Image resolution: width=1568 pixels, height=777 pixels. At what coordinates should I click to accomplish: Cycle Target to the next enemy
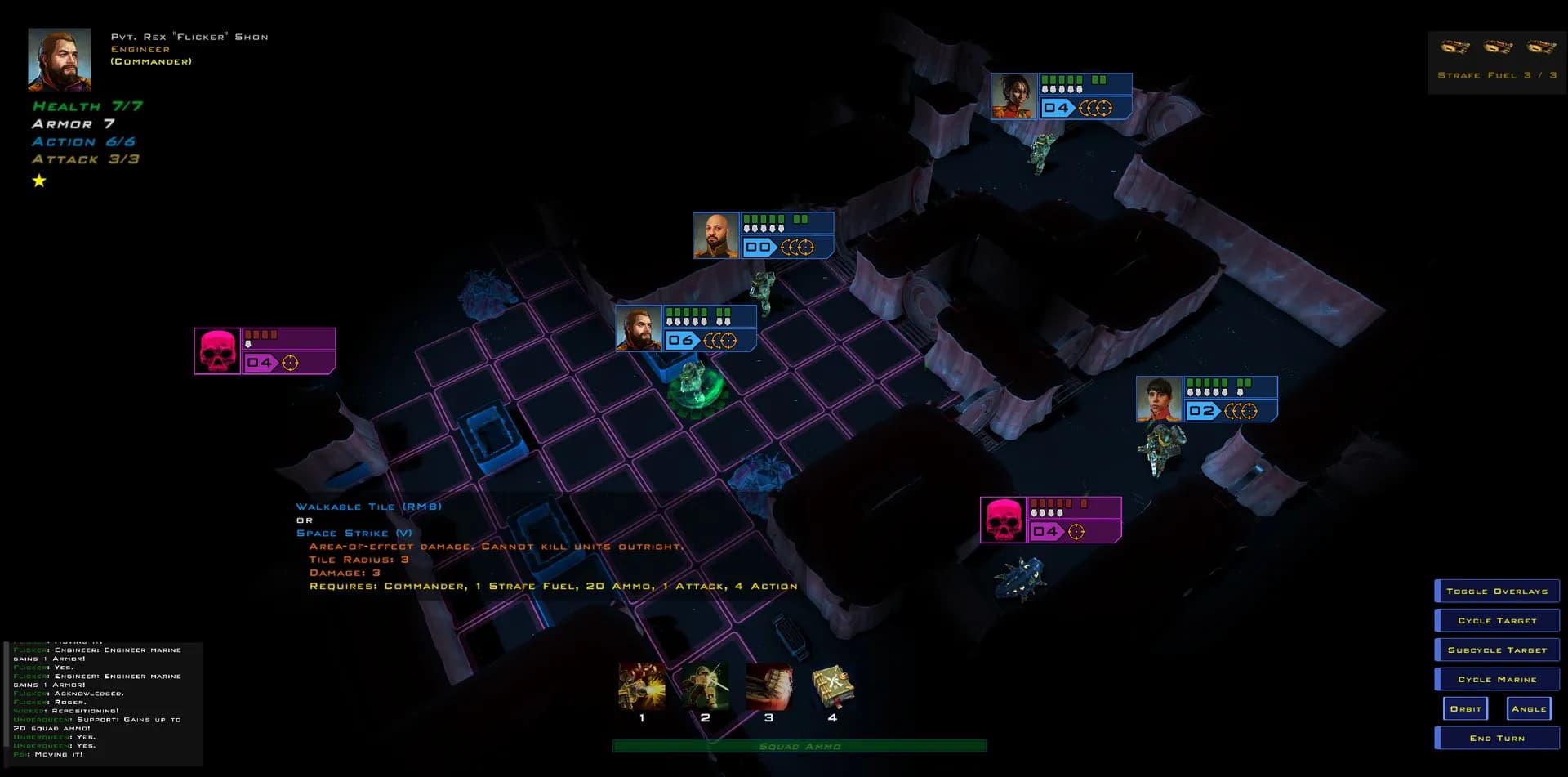(1496, 620)
